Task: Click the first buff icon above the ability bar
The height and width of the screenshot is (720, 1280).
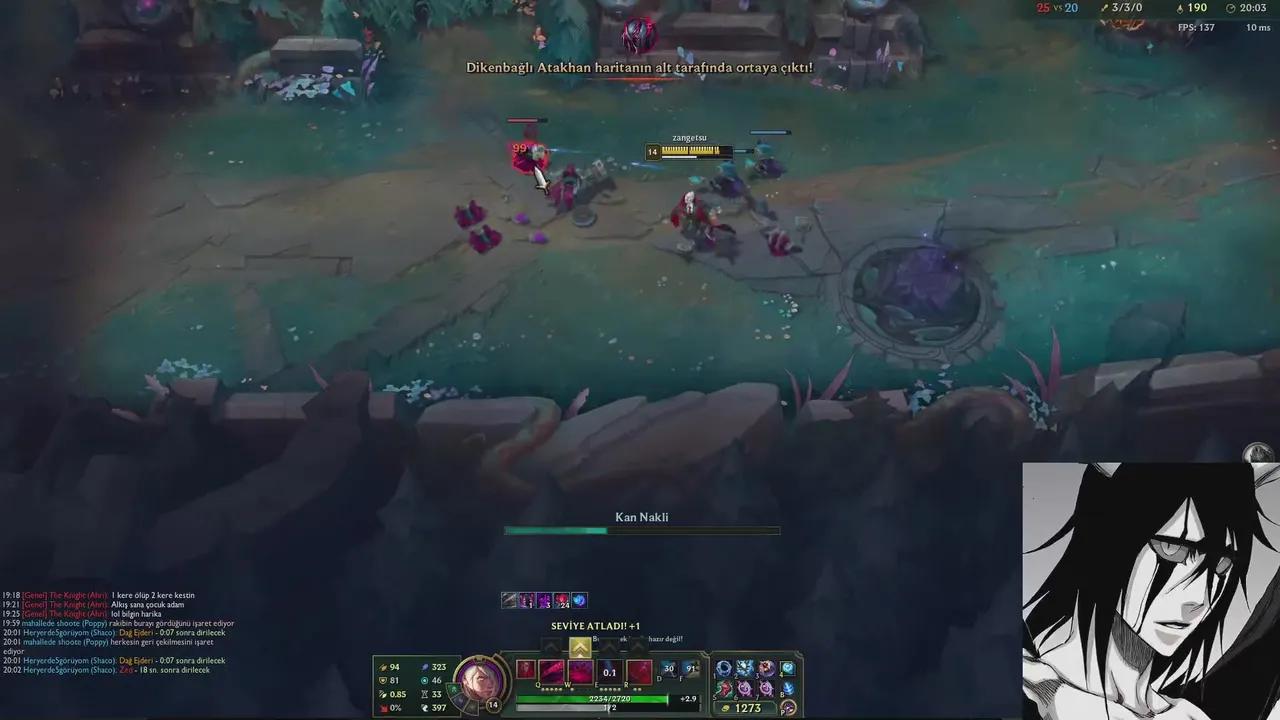Action: (508, 599)
